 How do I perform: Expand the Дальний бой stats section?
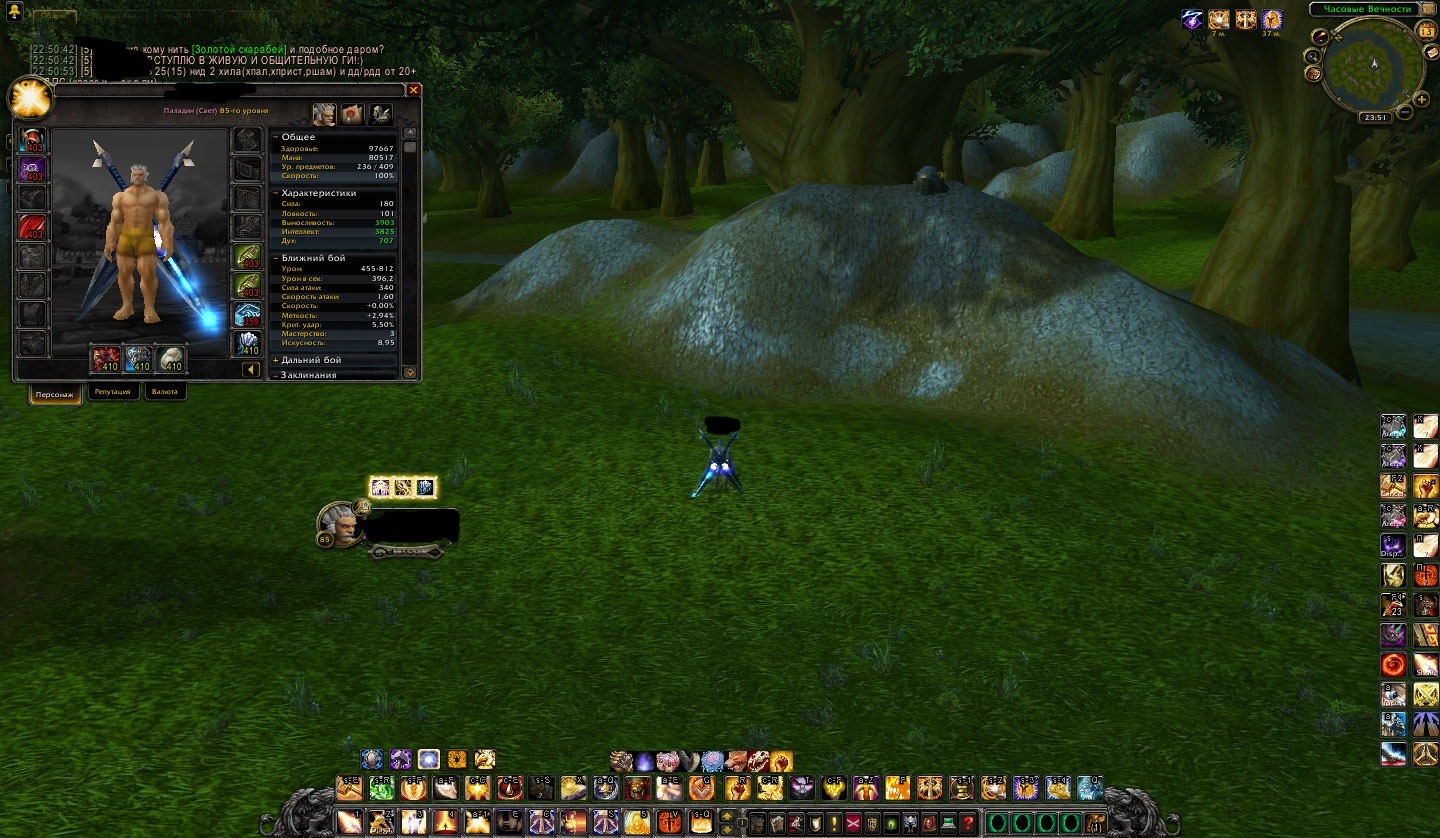coord(276,360)
